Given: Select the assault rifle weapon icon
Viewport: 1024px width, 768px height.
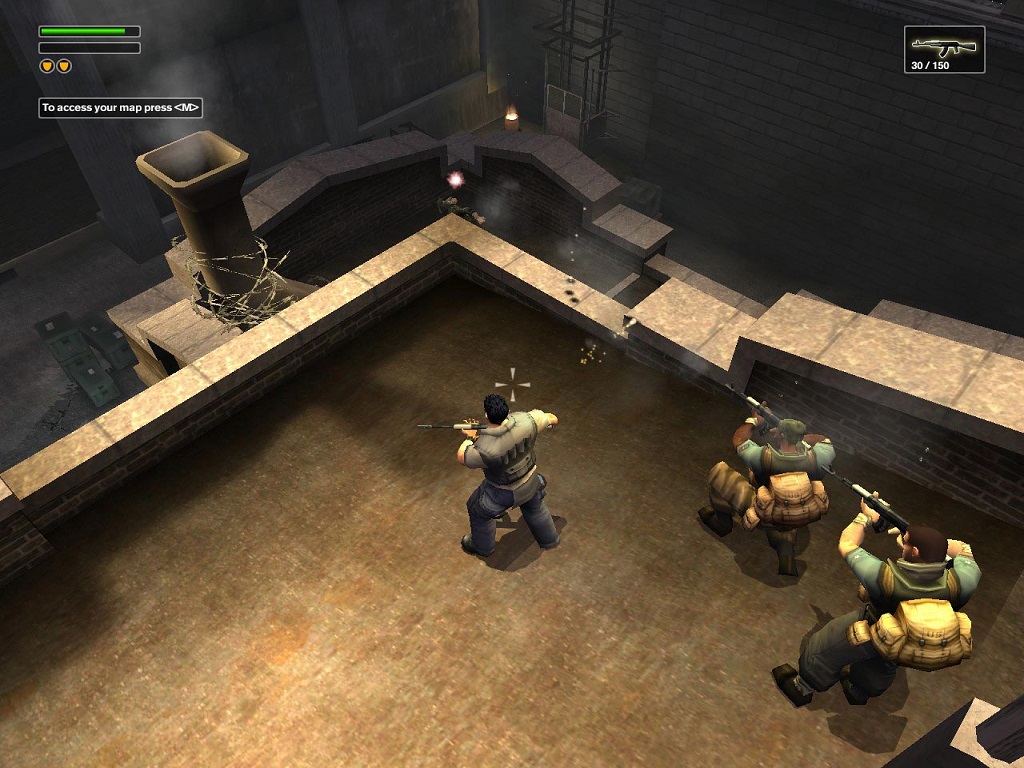Looking at the screenshot, I should click(x=943, y=45).
